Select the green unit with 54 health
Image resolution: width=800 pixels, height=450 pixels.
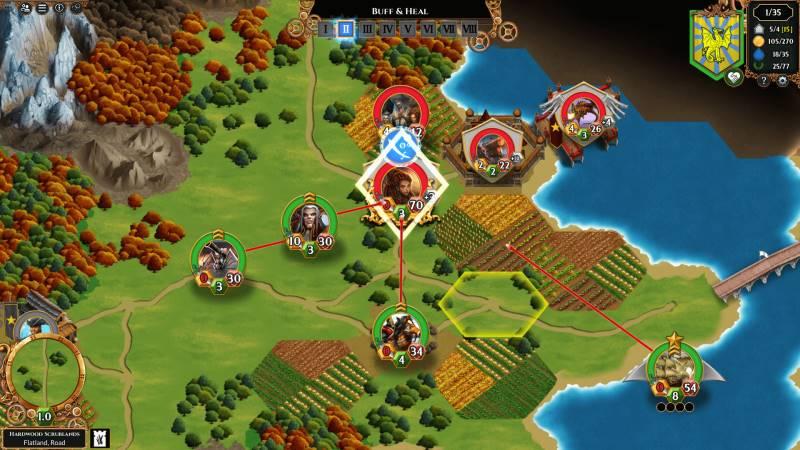tap(675, 368)
